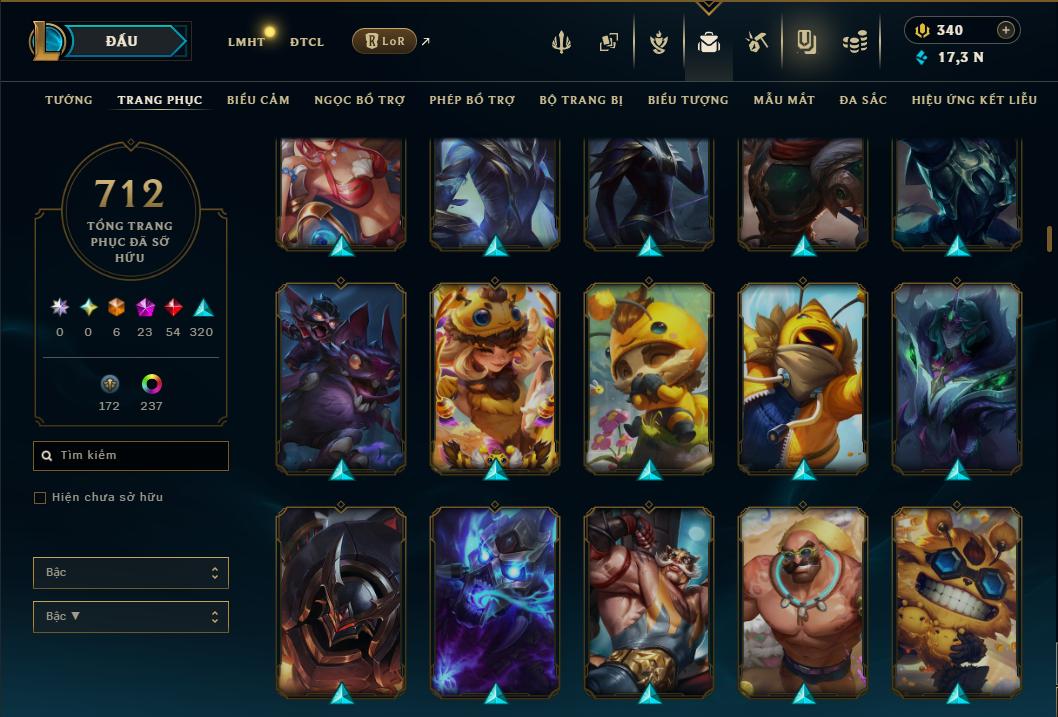
Task: Go to the PHÉP BỔ TRỢ tab
Action: click(x=472, y=100)
